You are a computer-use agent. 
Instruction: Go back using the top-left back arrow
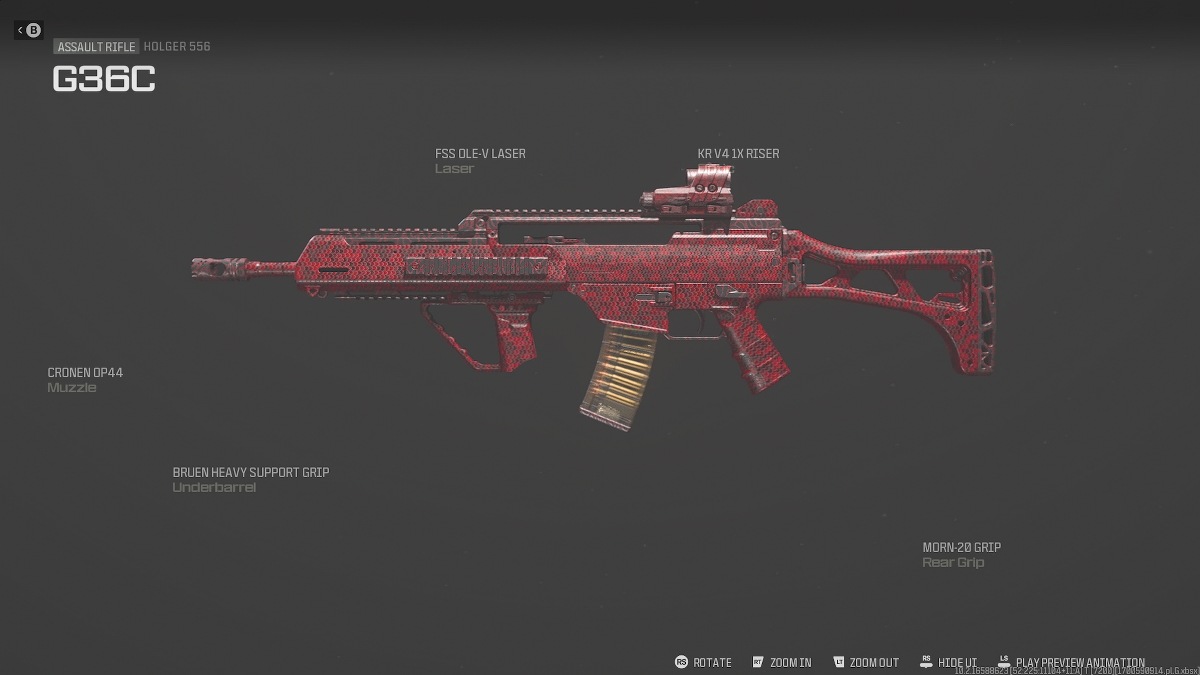(x=29, y=30)
